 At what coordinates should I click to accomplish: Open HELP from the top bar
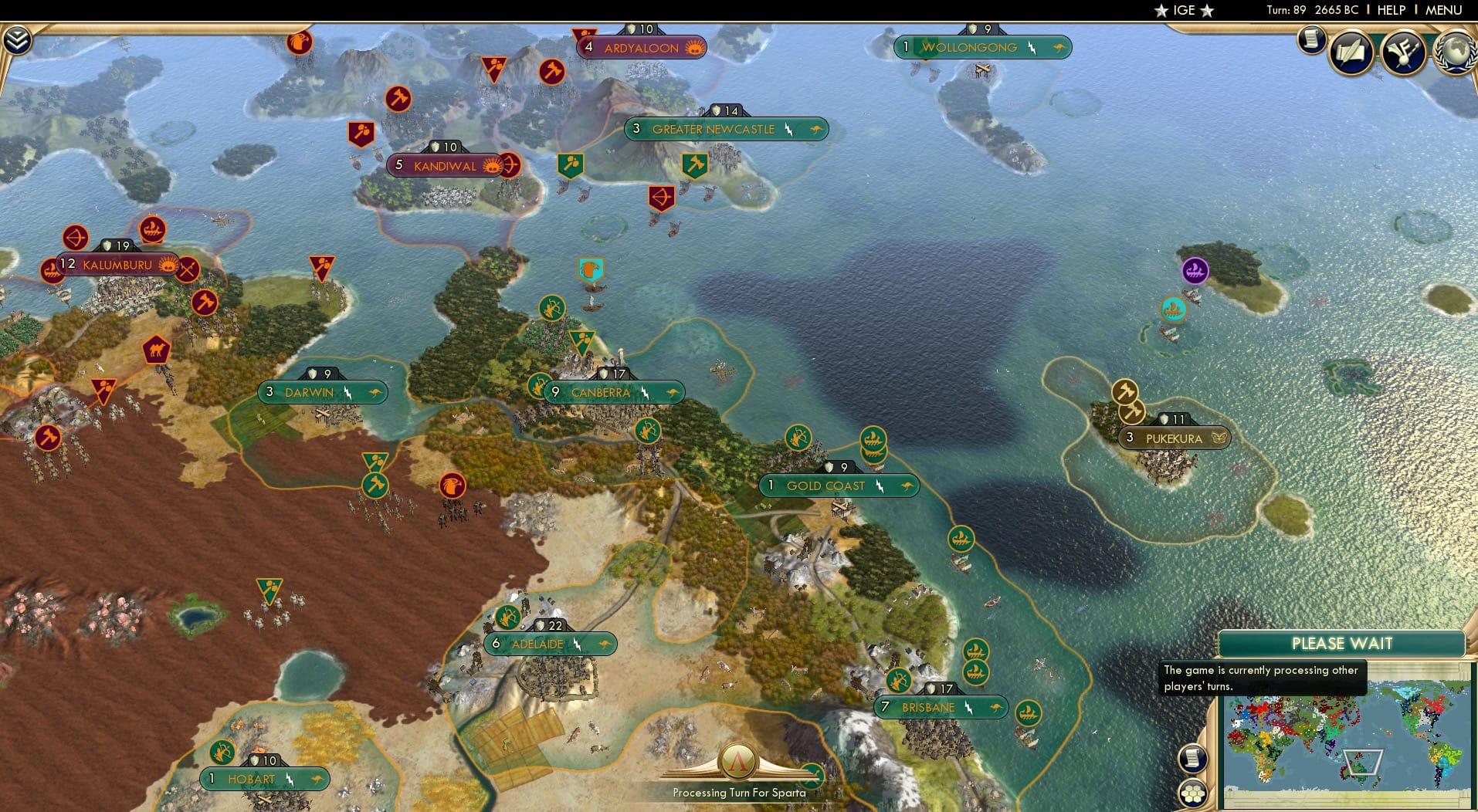pos(1391,10)
